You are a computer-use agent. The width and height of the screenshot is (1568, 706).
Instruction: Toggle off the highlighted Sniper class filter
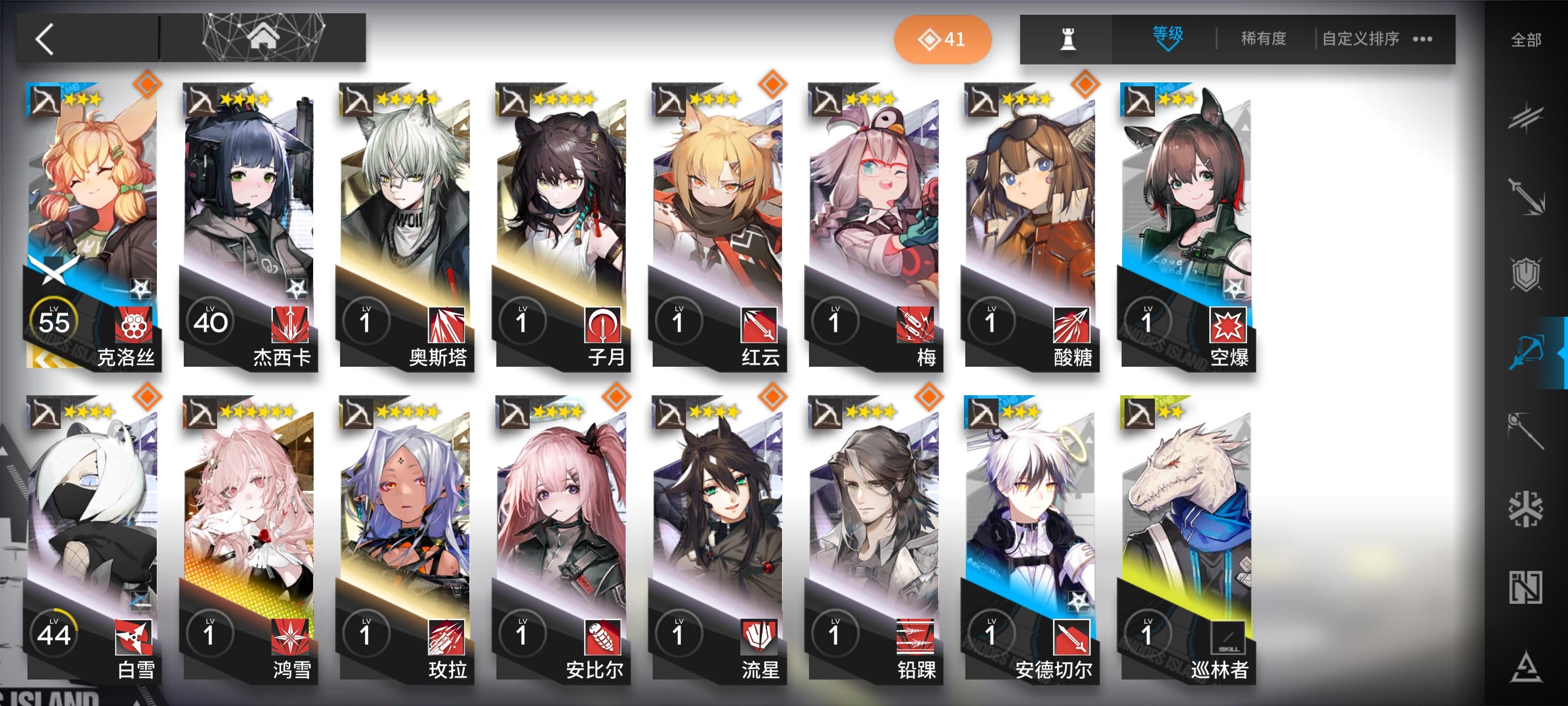tap(1528, 344)
